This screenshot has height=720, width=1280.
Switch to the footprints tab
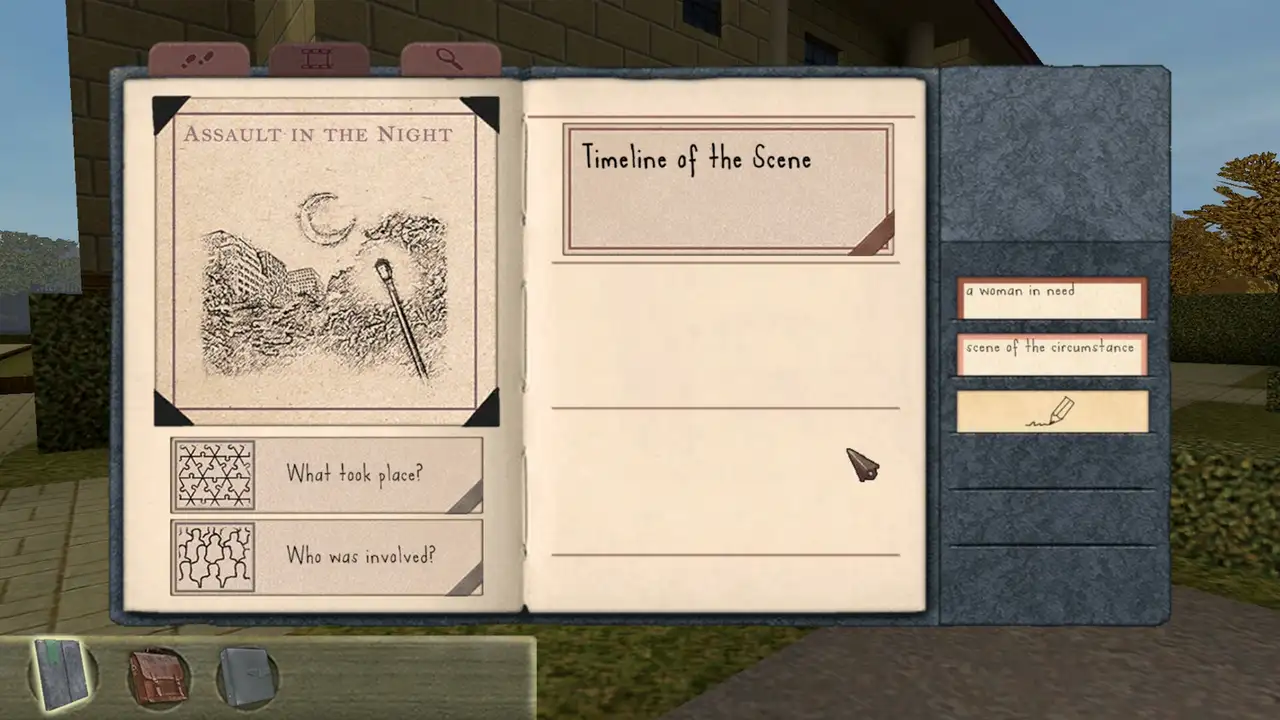click(x=200, y=57)
